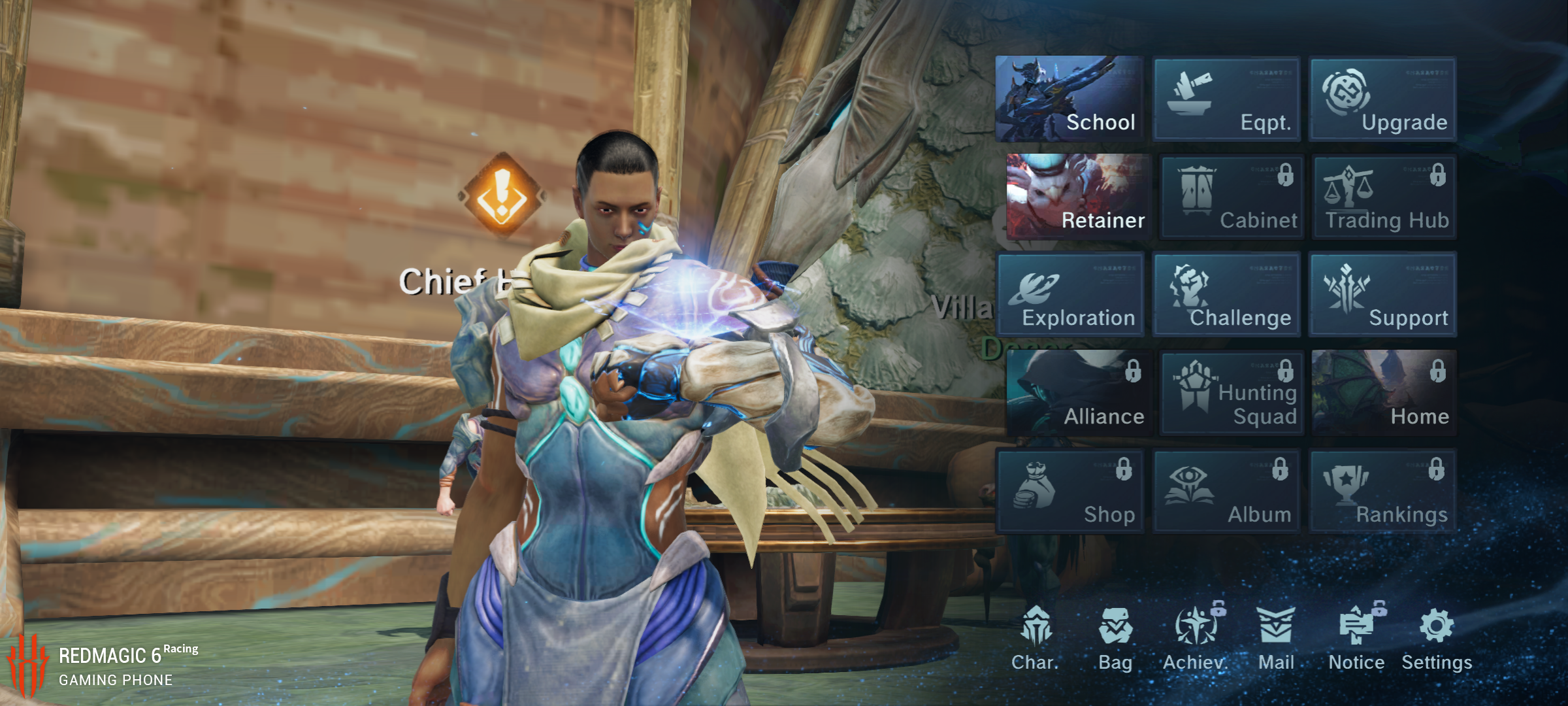
Task: Click the locked Alliance tile
Action: tap(1077, 393)
